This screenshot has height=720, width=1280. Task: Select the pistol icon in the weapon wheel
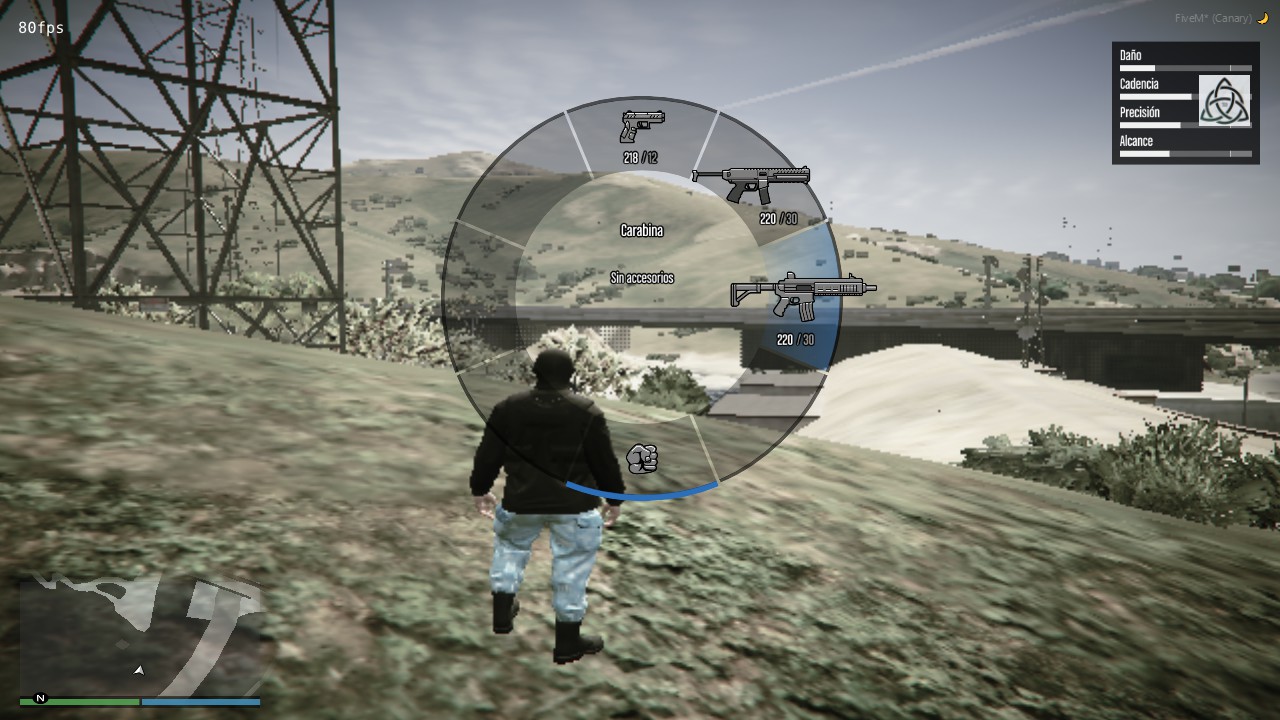point(641,128)
